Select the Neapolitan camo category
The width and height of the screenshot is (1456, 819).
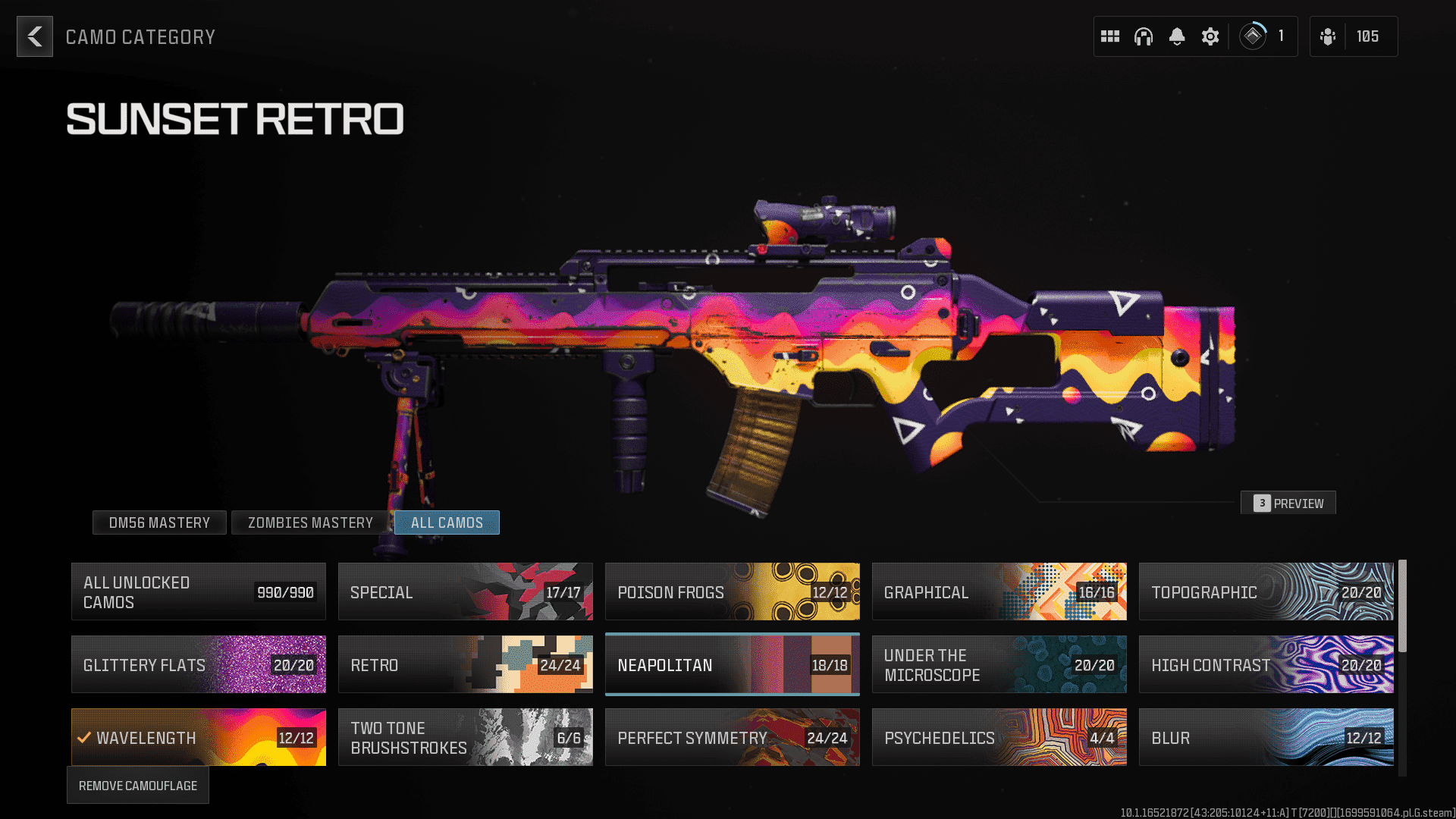click(x=733, y=664)
